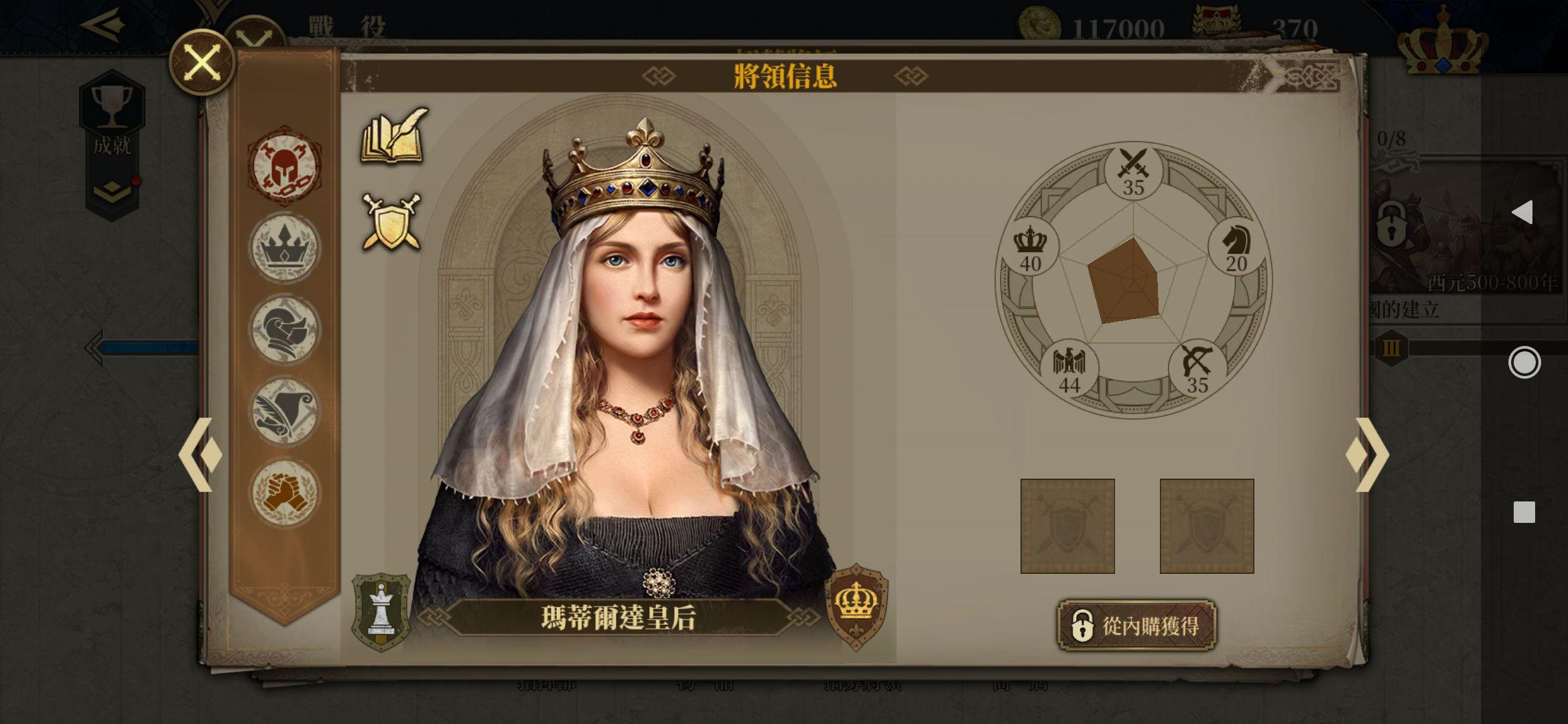Close the general info panel
This screenshot has height=724, width=1568.
(x=202, y=63)
